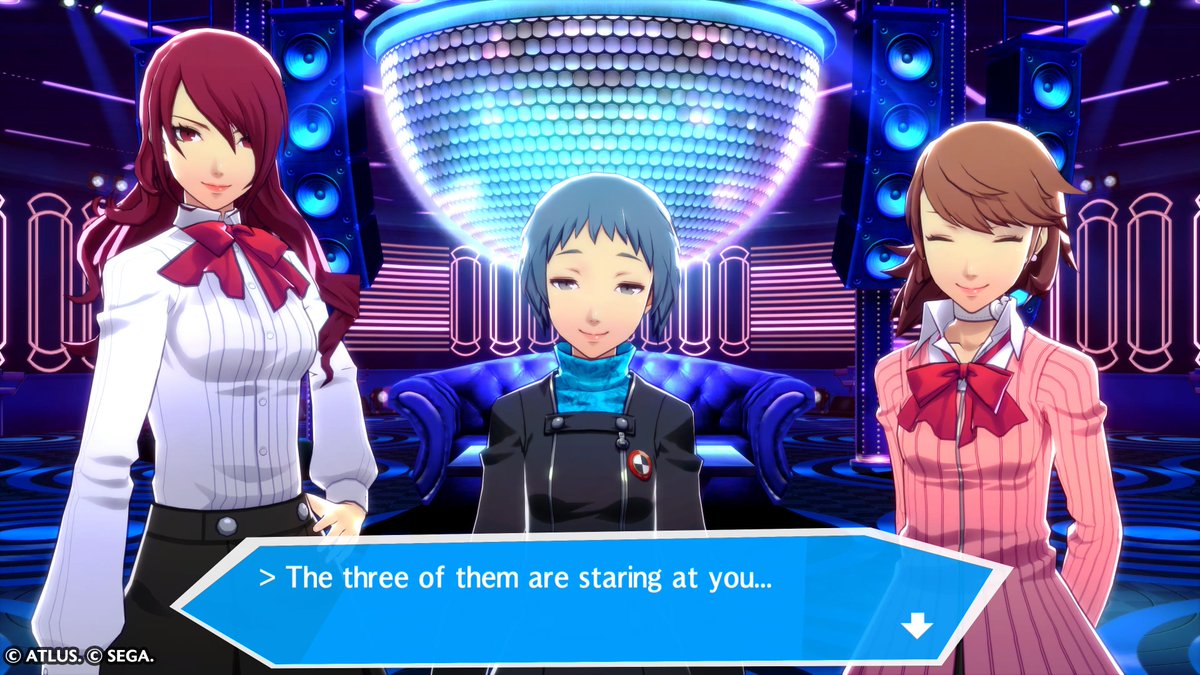The width and height of the screenshot is (1200, 675).
Task: Advance dialogue with the white down arrow
Action: click(916, 626)
